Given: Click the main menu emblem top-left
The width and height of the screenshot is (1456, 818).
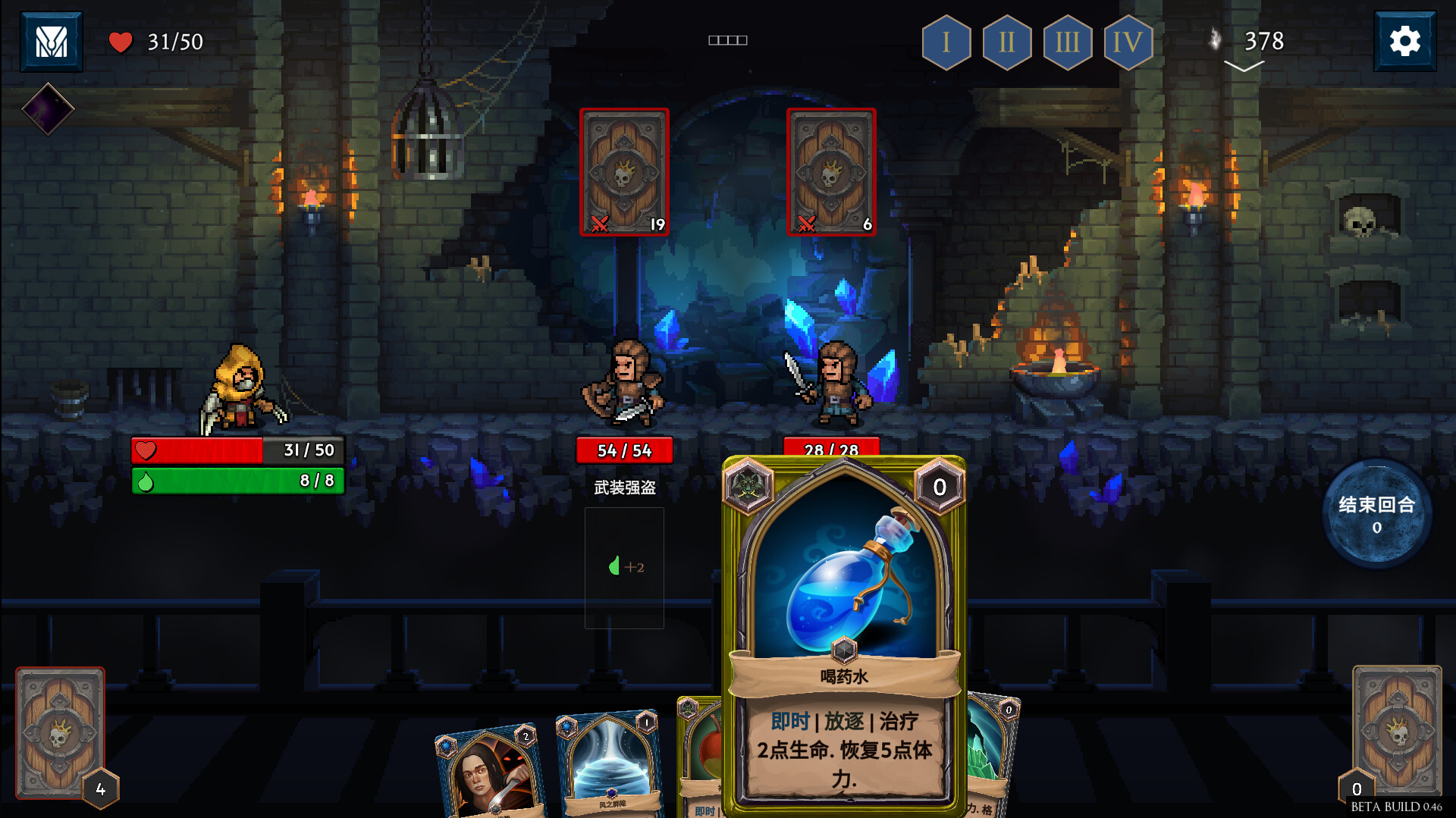Looking at the screenshot, I should [x=50, y=41].
